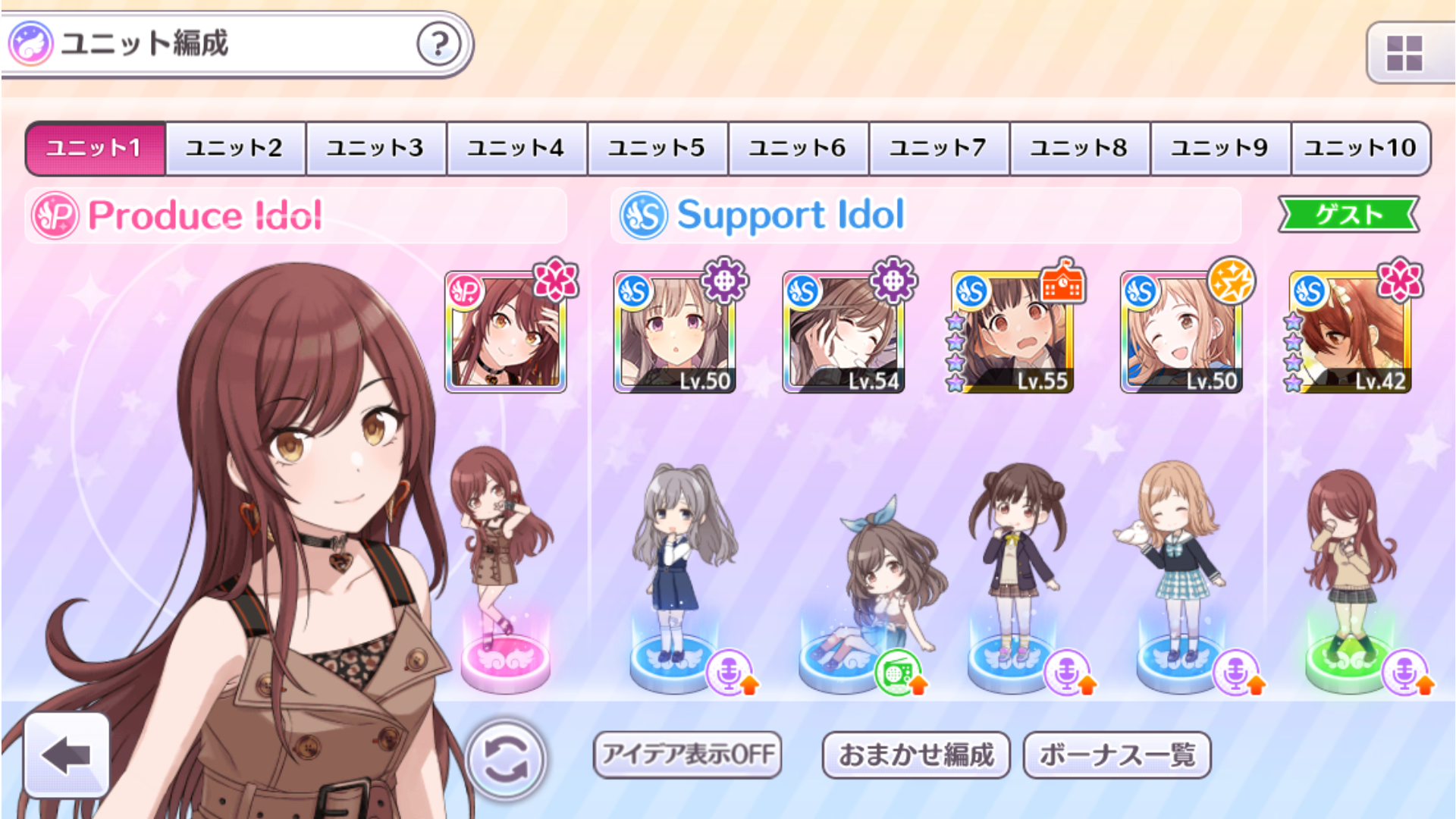
Task: Switch to the ユニット2 tab
Action: 235,148
